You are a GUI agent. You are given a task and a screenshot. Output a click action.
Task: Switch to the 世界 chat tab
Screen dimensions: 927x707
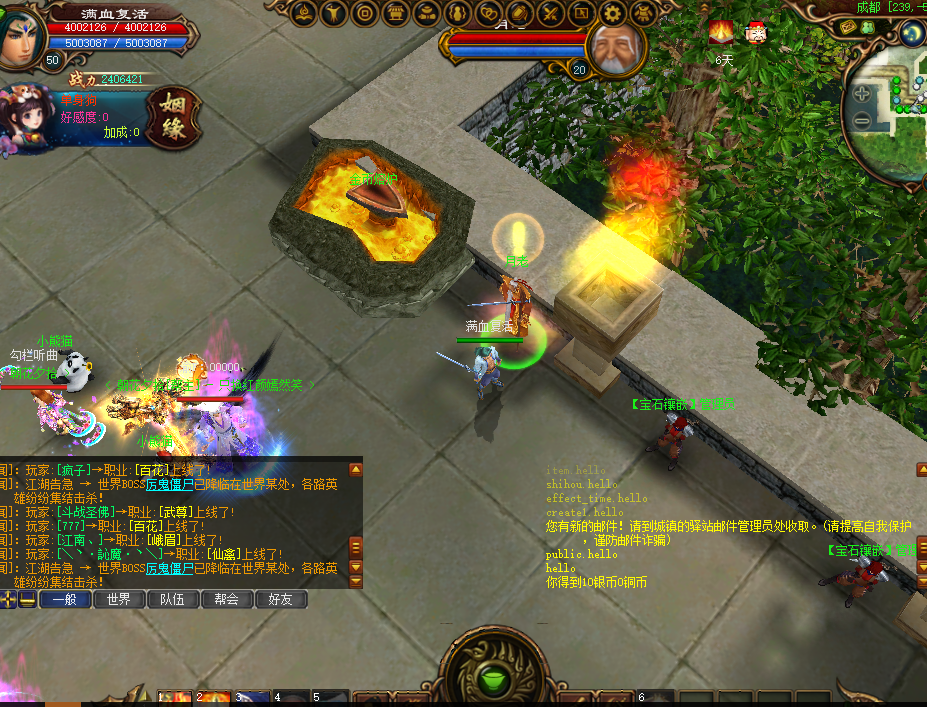click(x=119, y=600)
